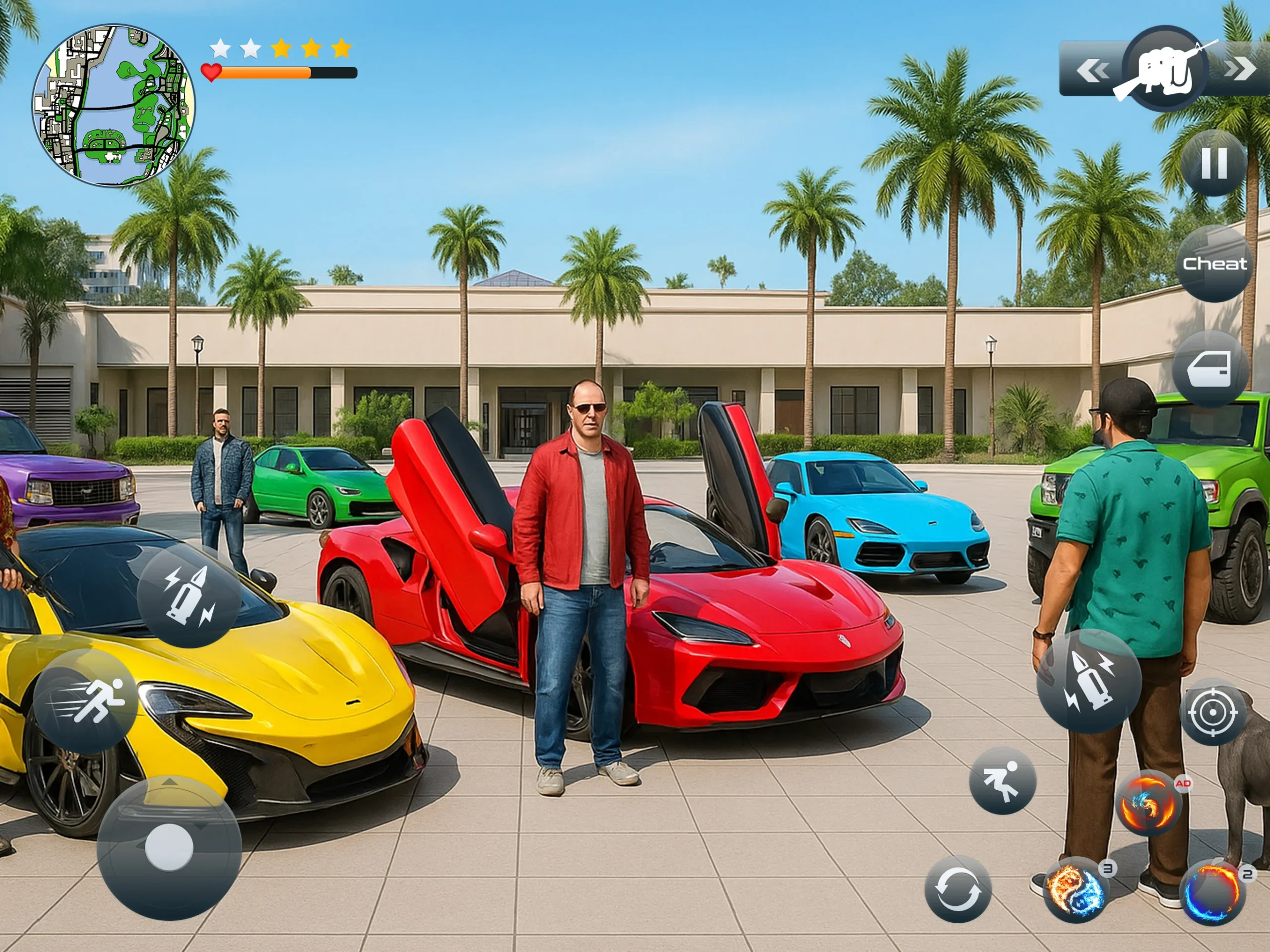Use the fire-ice yin-yang ability
Screen dimensions: 1270x952
1076,890
